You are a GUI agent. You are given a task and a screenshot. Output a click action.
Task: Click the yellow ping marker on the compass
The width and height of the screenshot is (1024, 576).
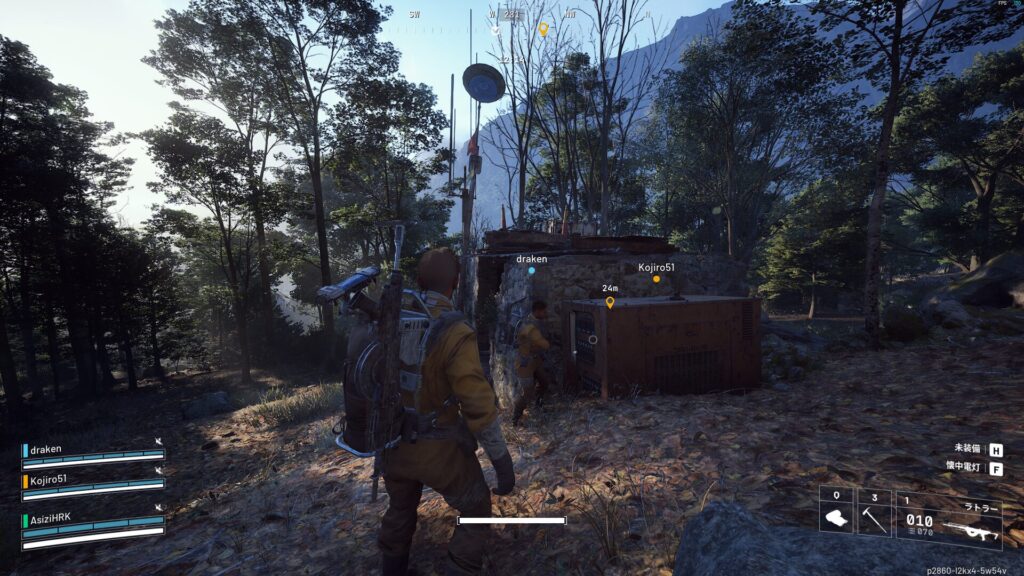pyautogui.click(x=544, y=29)
